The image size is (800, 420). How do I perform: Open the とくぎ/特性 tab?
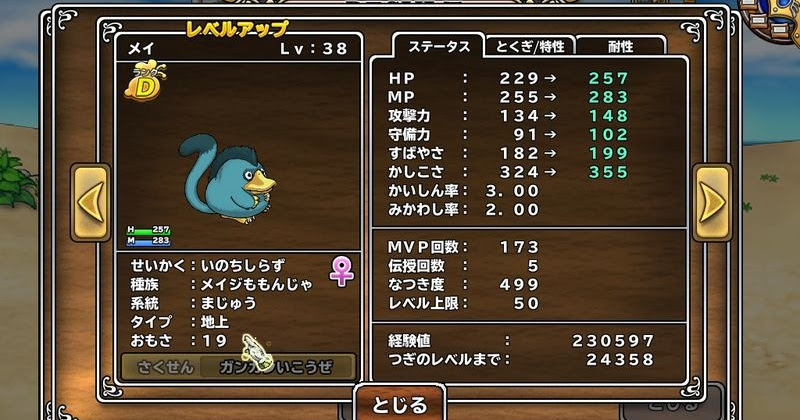tap(528, 46)
